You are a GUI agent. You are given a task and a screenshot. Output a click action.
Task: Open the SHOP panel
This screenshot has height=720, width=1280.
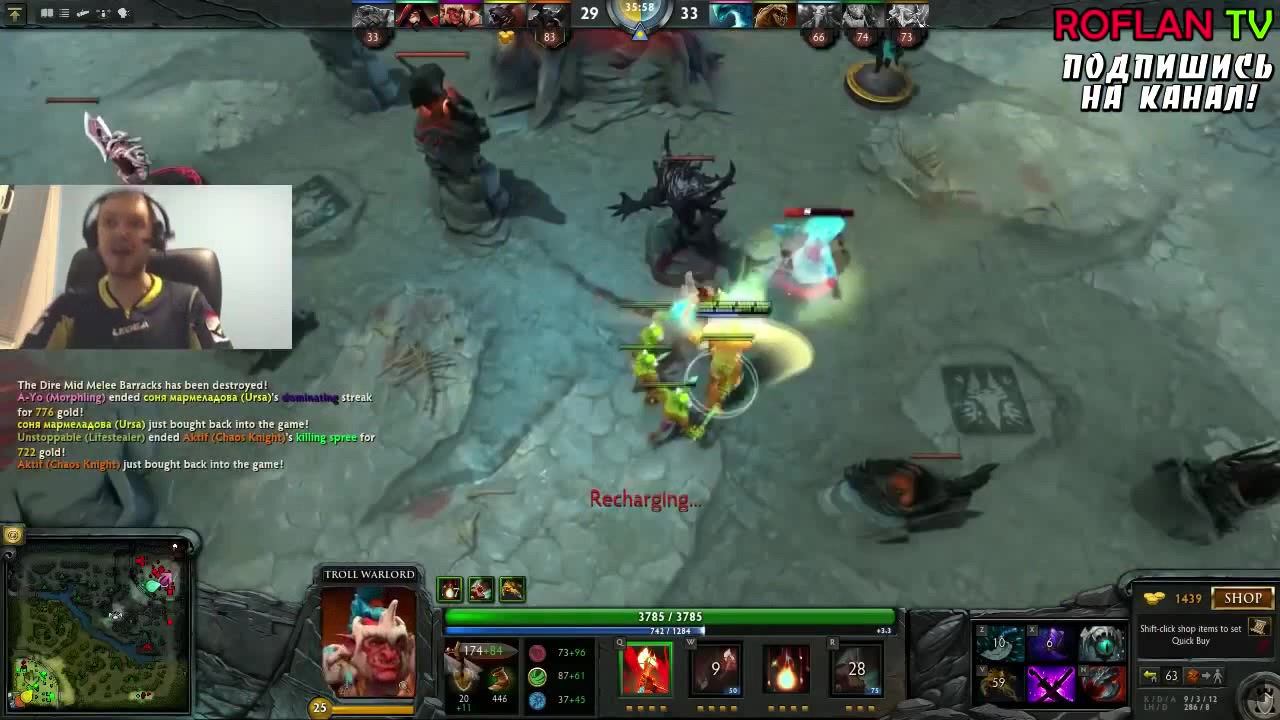(1243, 598)
